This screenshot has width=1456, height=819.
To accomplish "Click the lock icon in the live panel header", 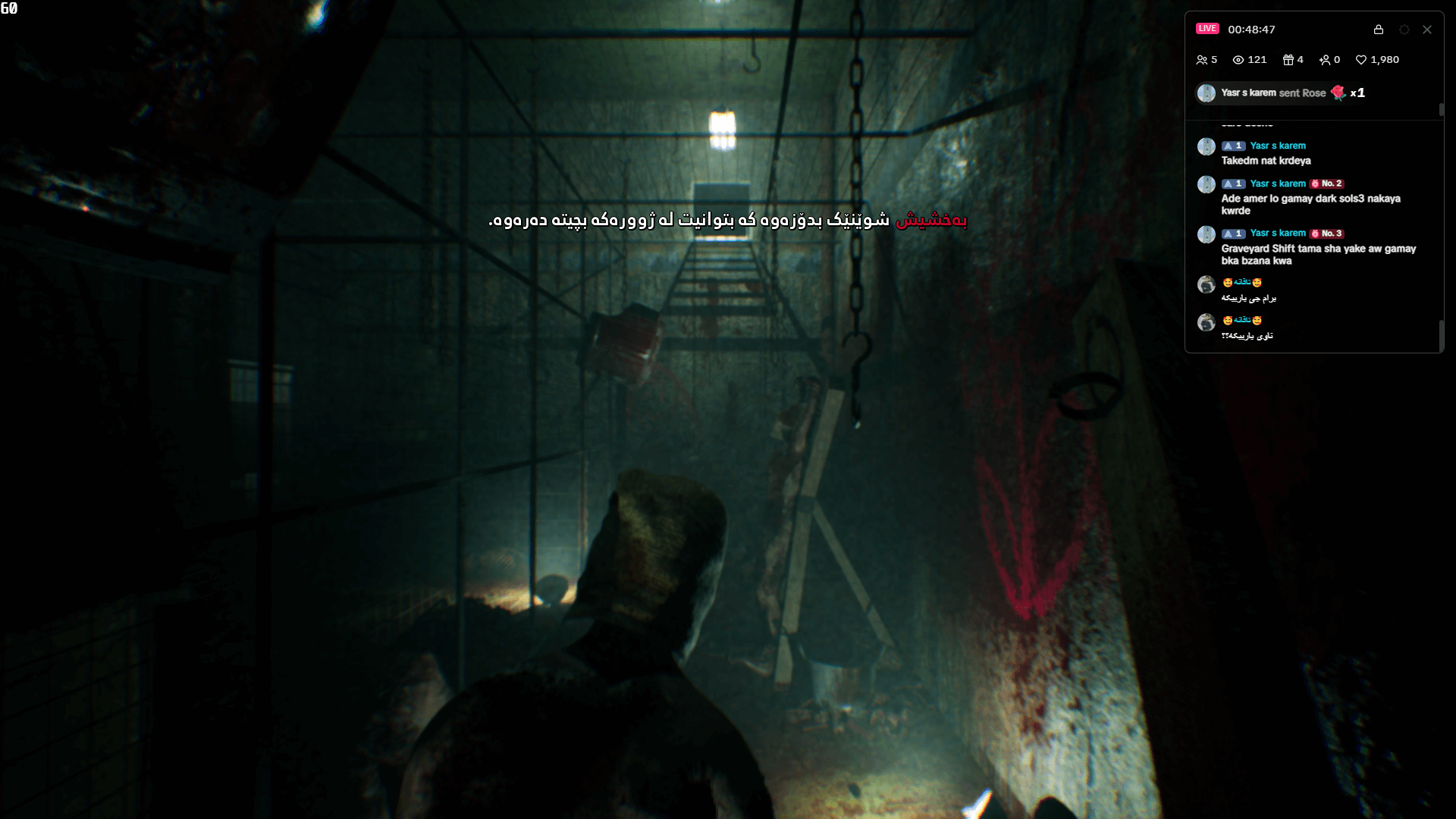I will tap(1379, 30).
